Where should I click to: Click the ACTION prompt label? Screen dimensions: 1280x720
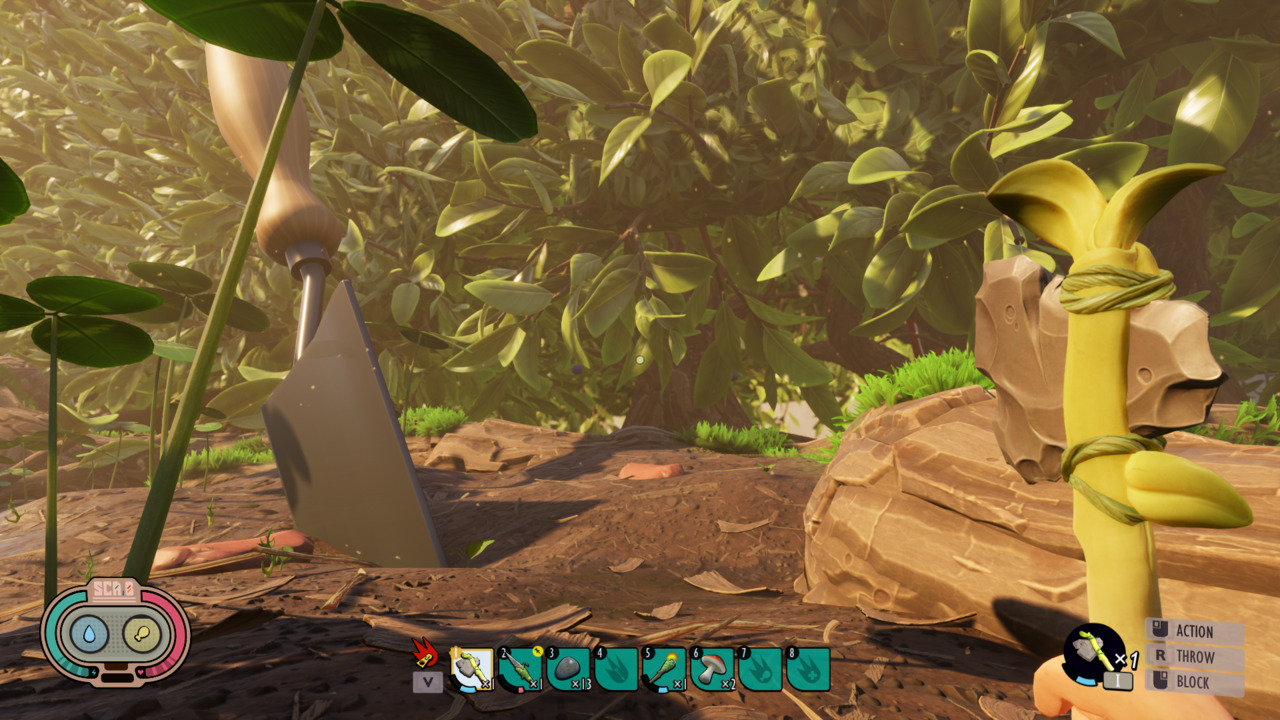pos(1195,631)
